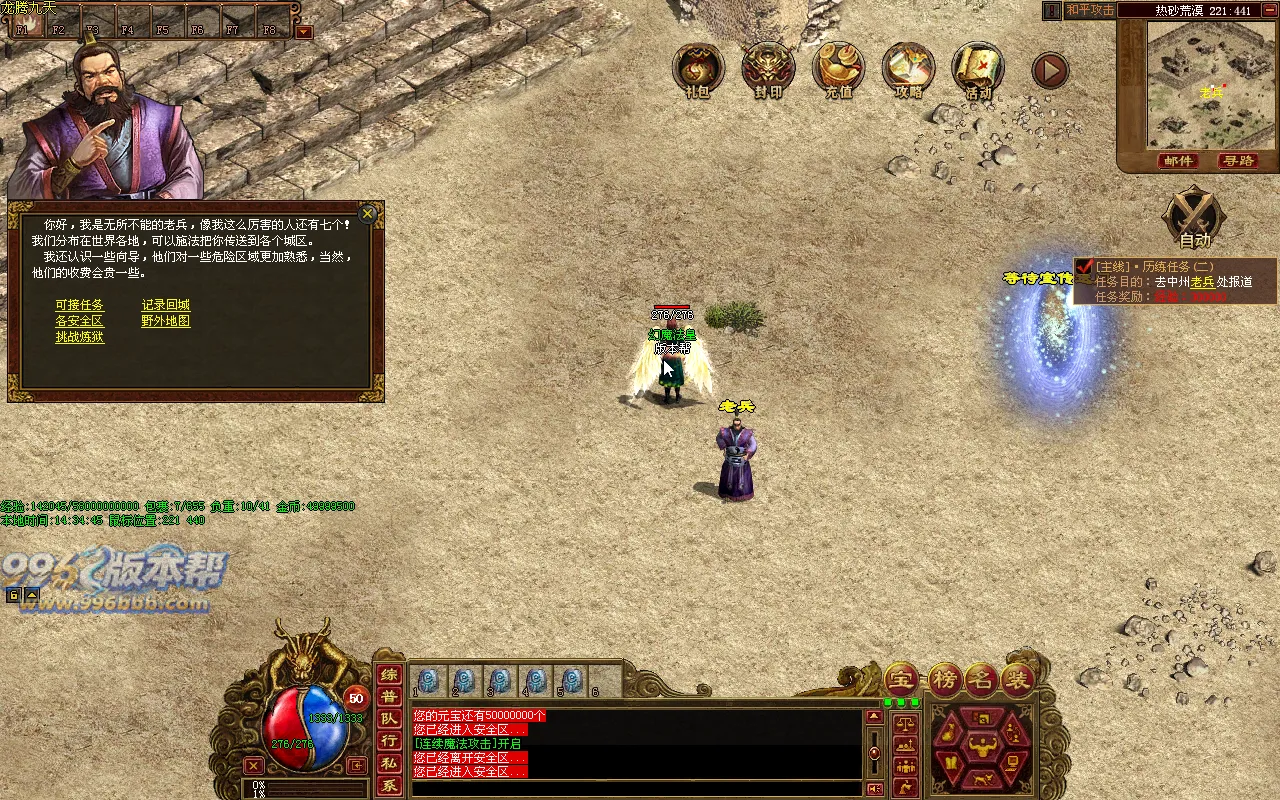Select the 记录回城 dialogue option
The width and height of the screenshot is (1280, 800).
[x=165, y=305]
